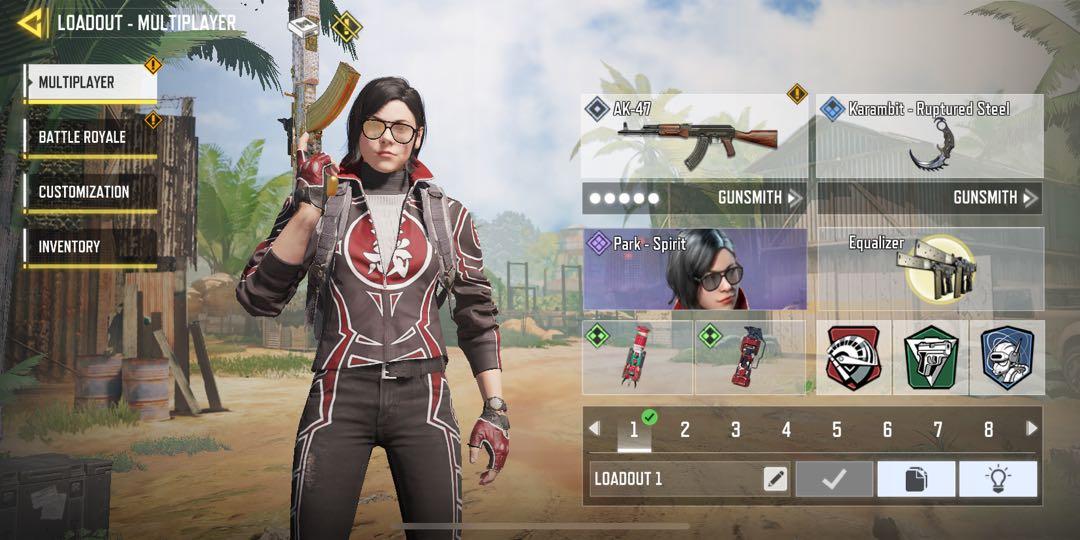Select the Karambit Ruptured Steel slot
The height and width of the screenshot is (540, 1080).
(930, 136)
